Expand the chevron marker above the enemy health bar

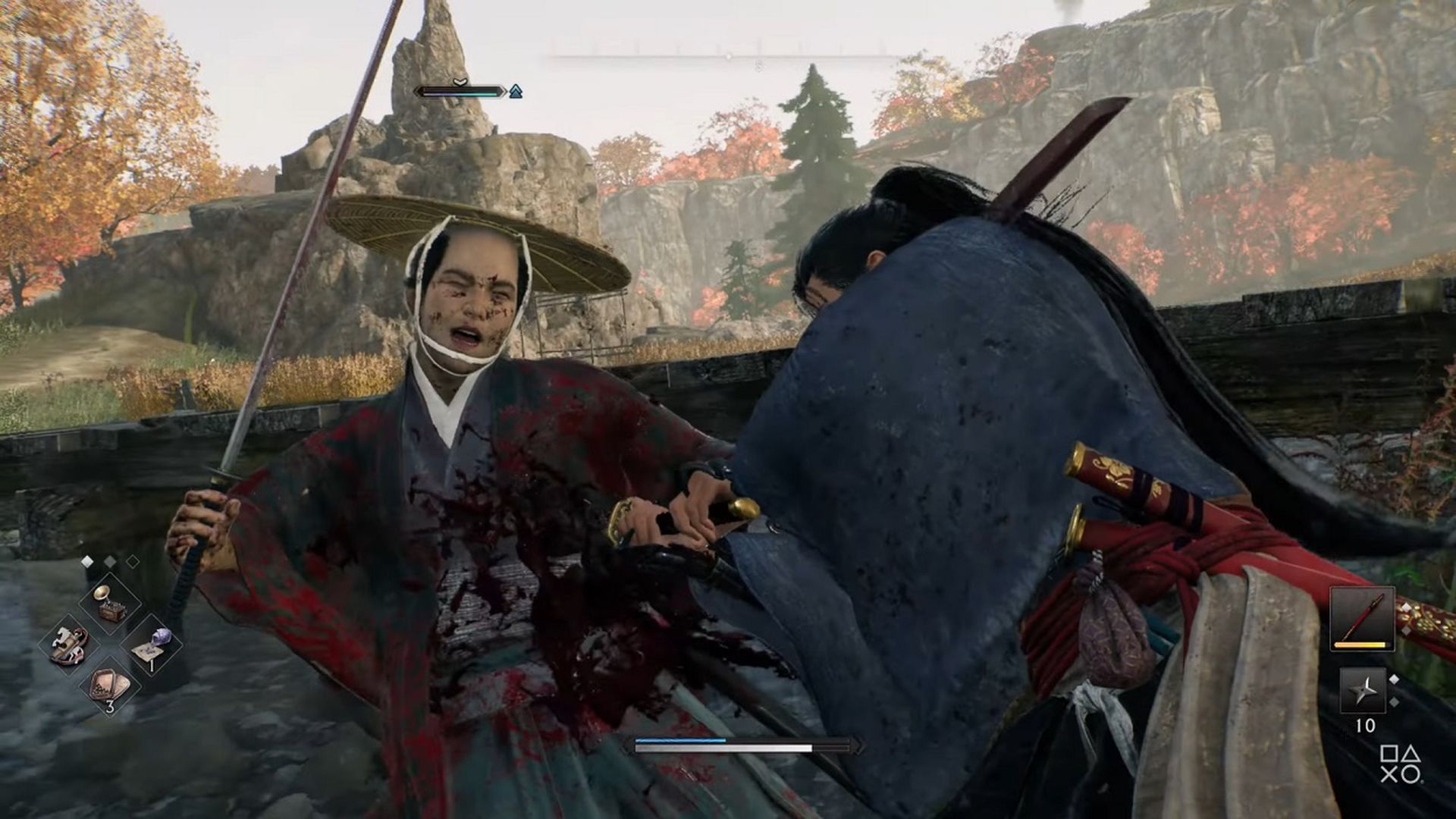pyautogui.click(x=460, y=82)
